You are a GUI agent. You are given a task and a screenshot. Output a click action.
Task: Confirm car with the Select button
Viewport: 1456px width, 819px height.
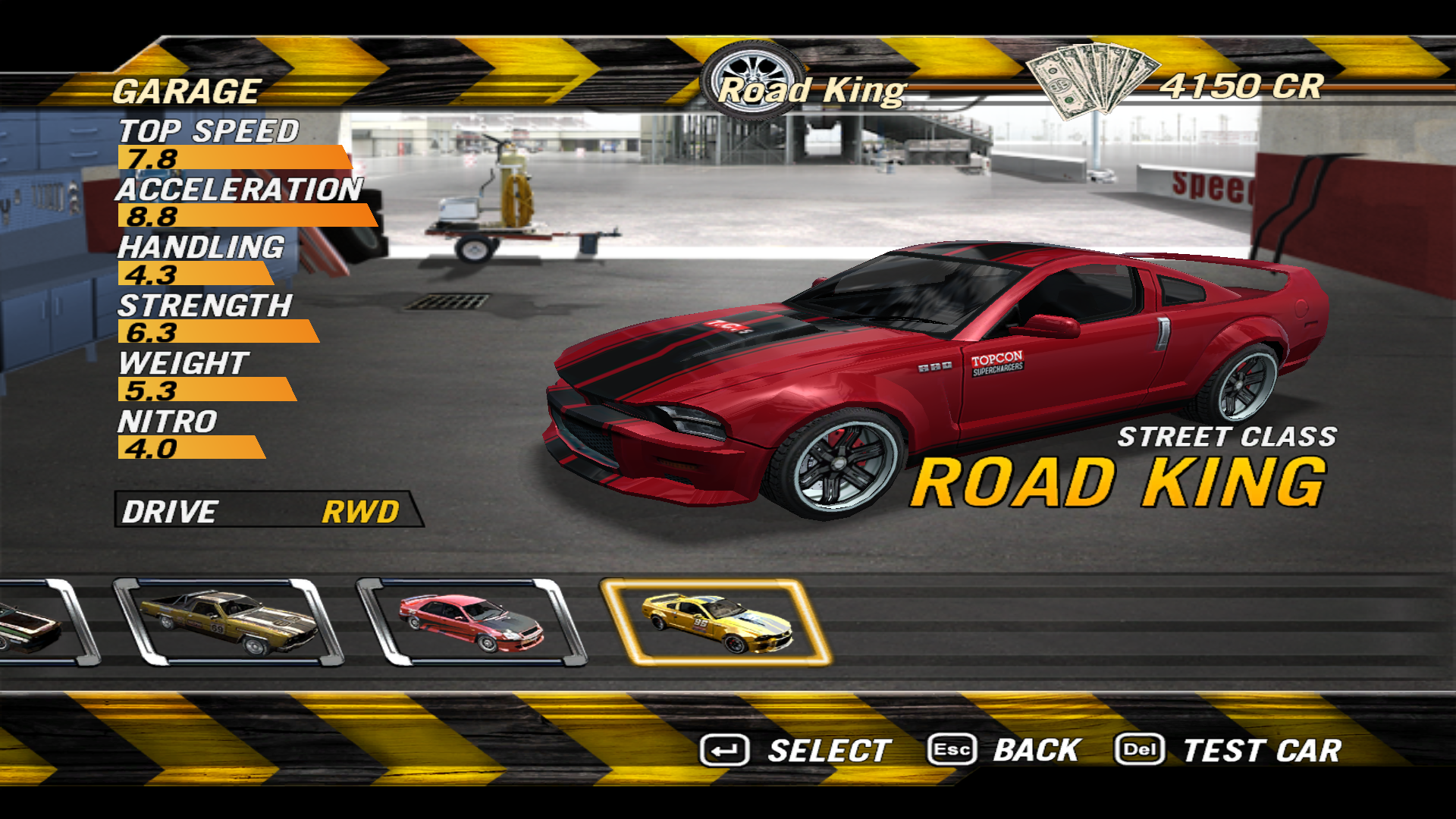[x=795, y=751]
